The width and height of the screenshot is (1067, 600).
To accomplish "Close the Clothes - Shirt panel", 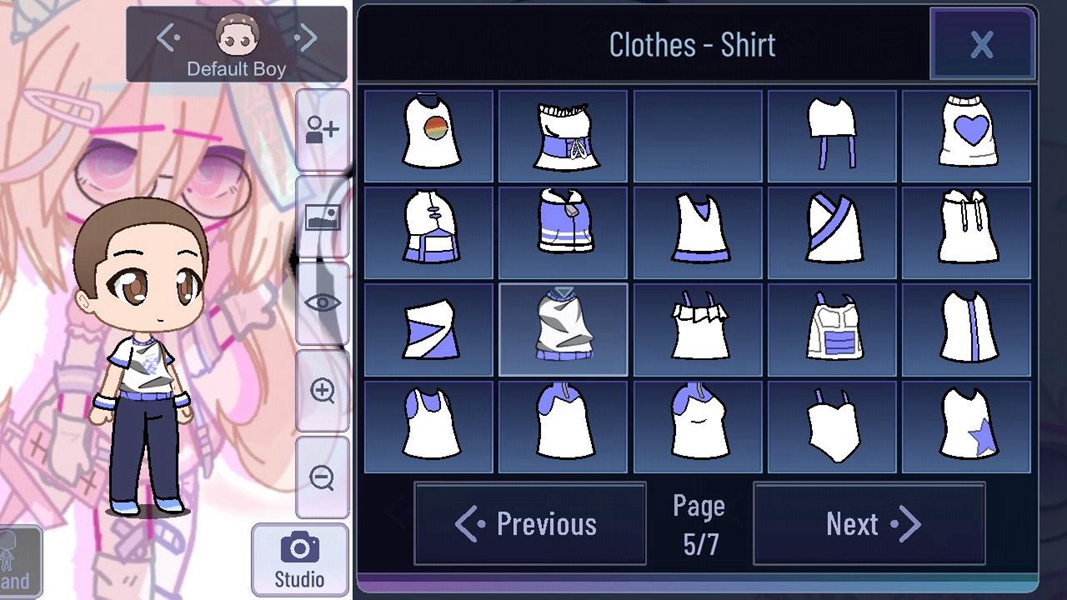I will (981, 44).
